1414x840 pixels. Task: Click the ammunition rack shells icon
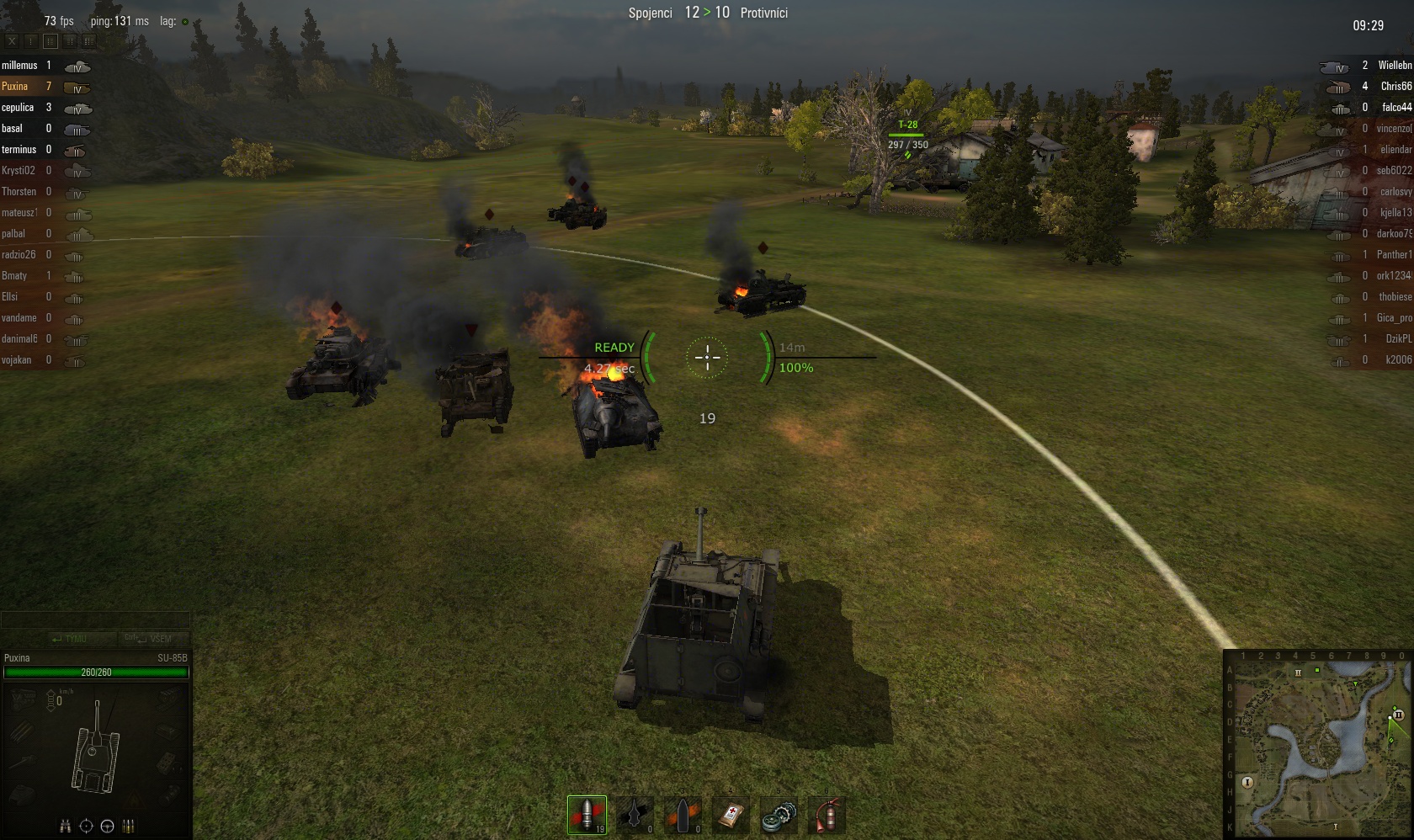pyautogui.click(x=129, y=827)
